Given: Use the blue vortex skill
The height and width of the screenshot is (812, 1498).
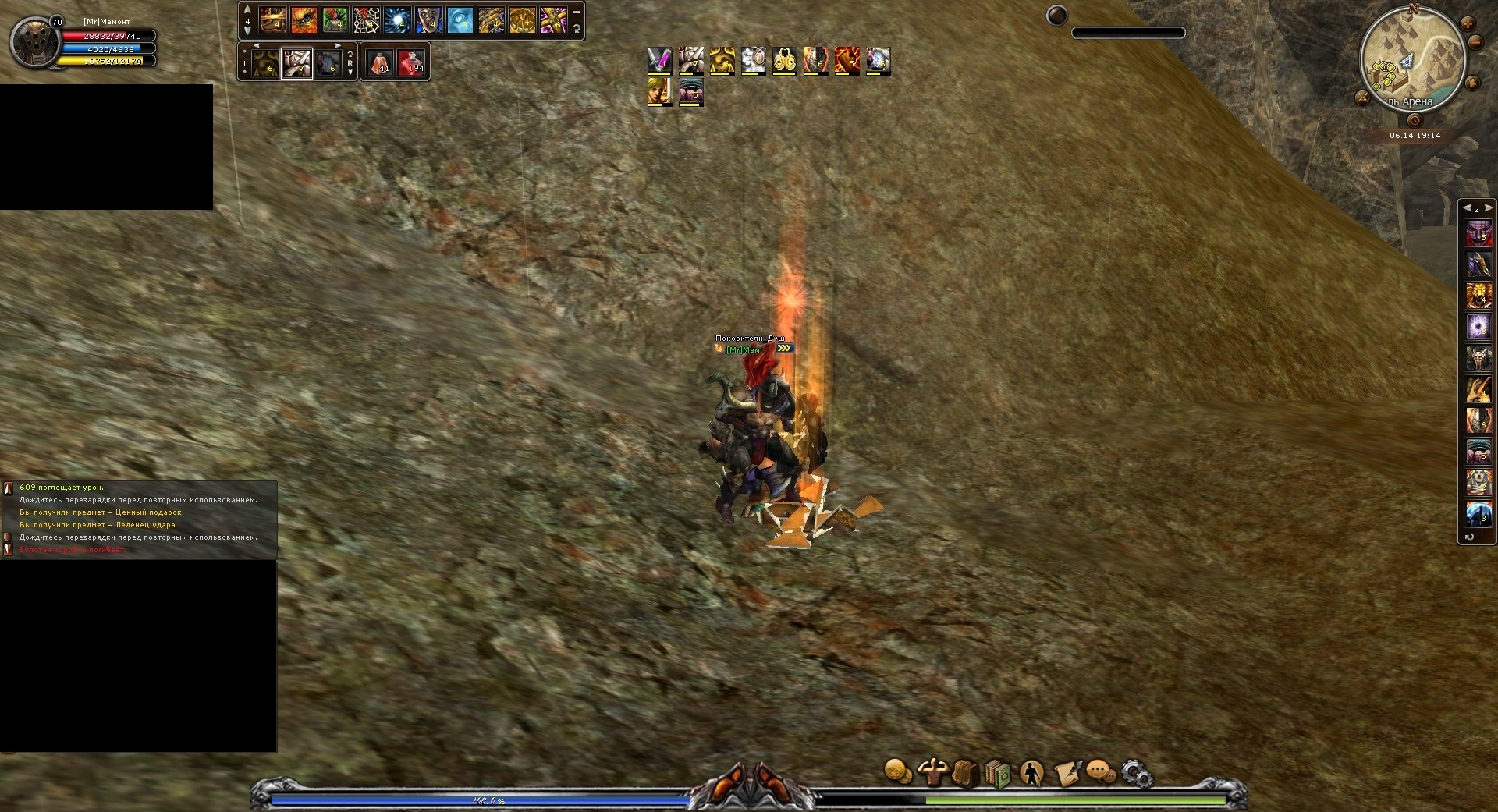Looking at the screenshot, I should pyautogui.click(x=397, y=20).
